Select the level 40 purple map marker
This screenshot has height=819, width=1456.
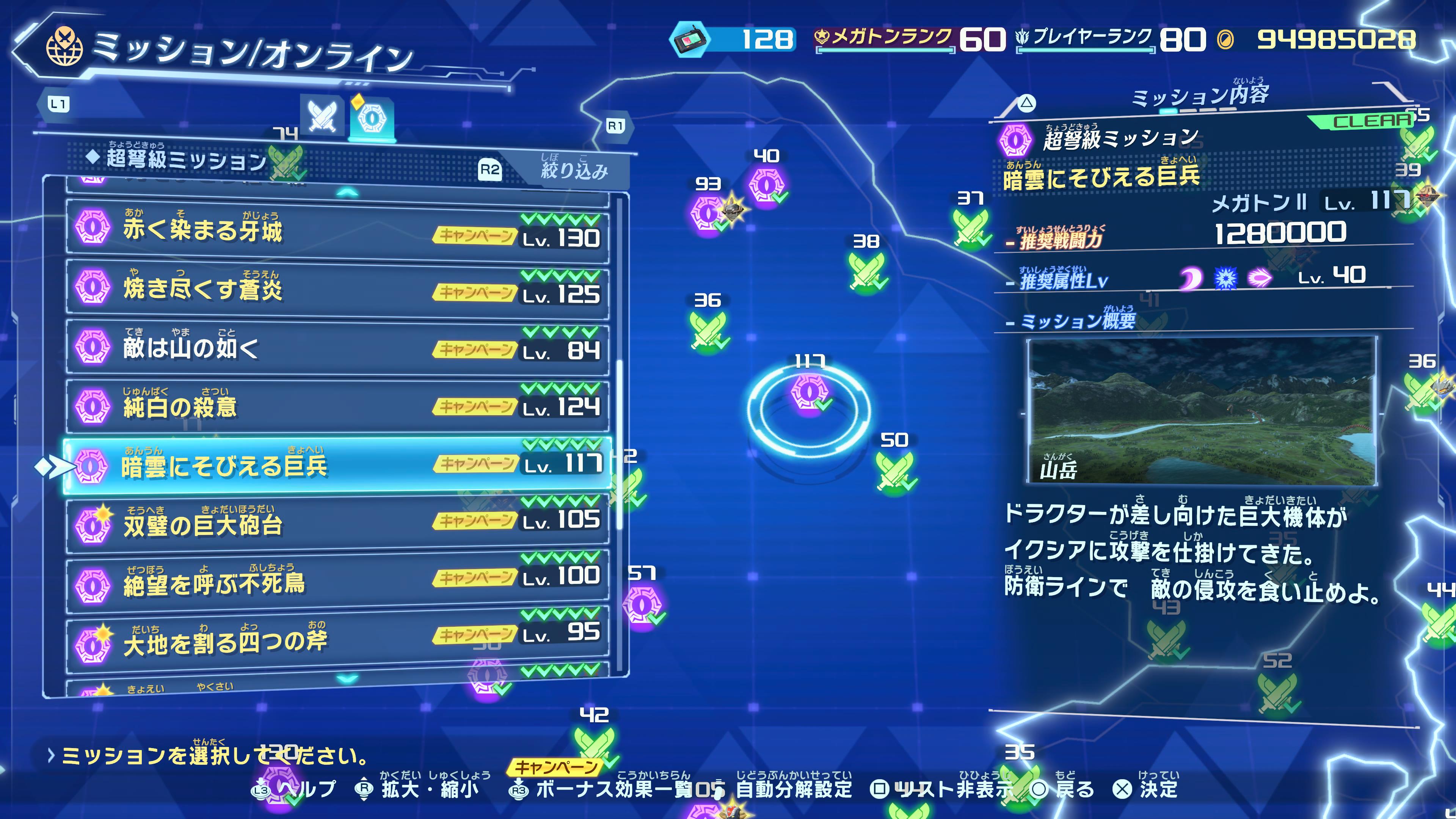point(766,185)
